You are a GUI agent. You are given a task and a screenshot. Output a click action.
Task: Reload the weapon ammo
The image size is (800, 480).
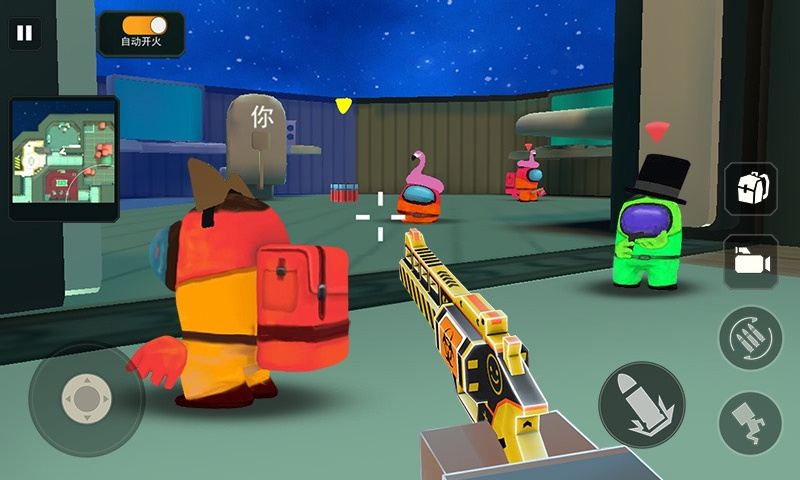click(x=750, y=337)
